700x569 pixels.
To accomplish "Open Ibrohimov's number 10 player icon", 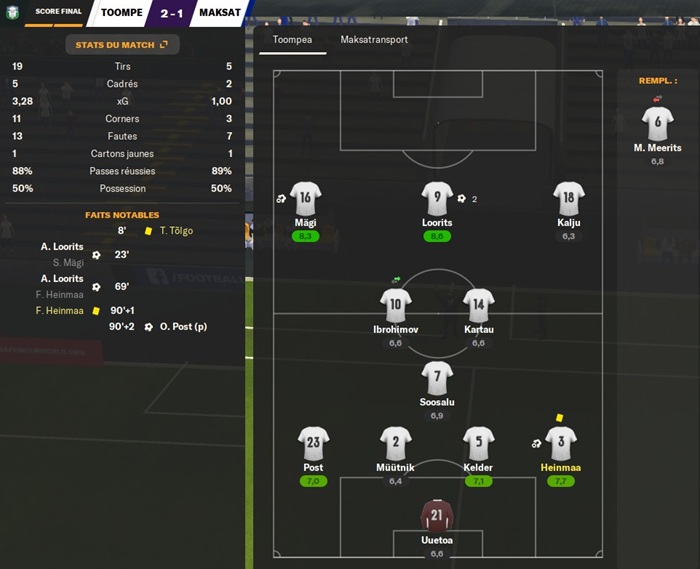I will point(395,304).
